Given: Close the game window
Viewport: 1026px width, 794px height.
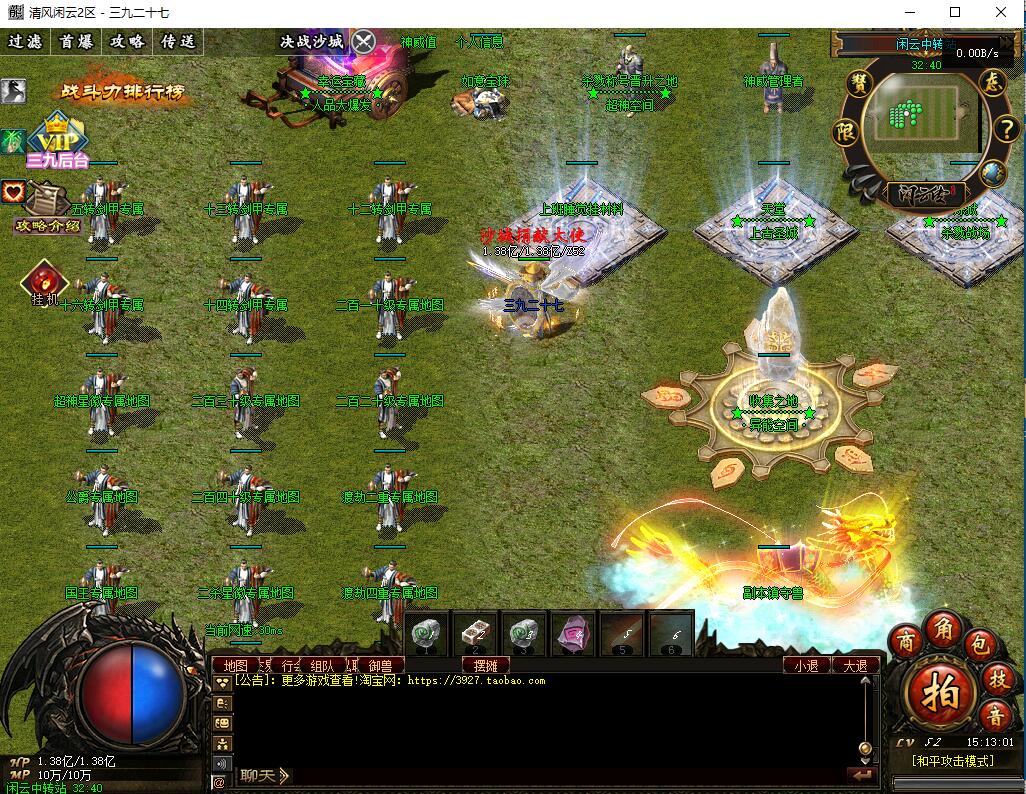Looking at the screenshot, I should 1002,13.
